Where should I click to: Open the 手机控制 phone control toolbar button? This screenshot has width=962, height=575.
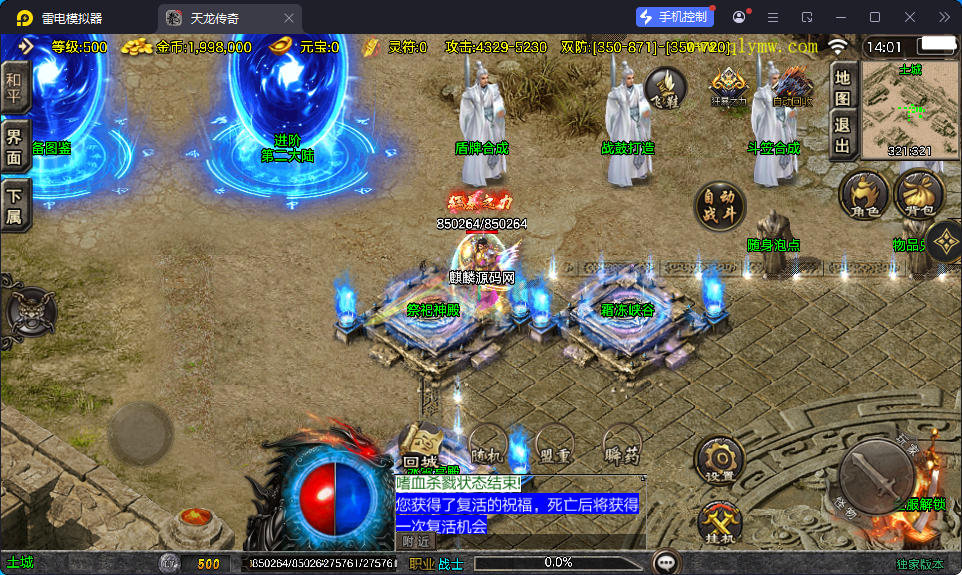coord(674,17)
